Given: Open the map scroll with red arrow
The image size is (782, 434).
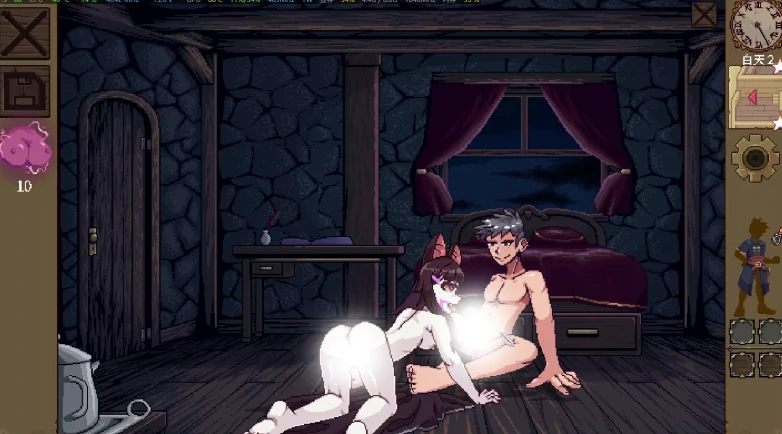Looking at the screenshot, I should [x=755, y=98].
